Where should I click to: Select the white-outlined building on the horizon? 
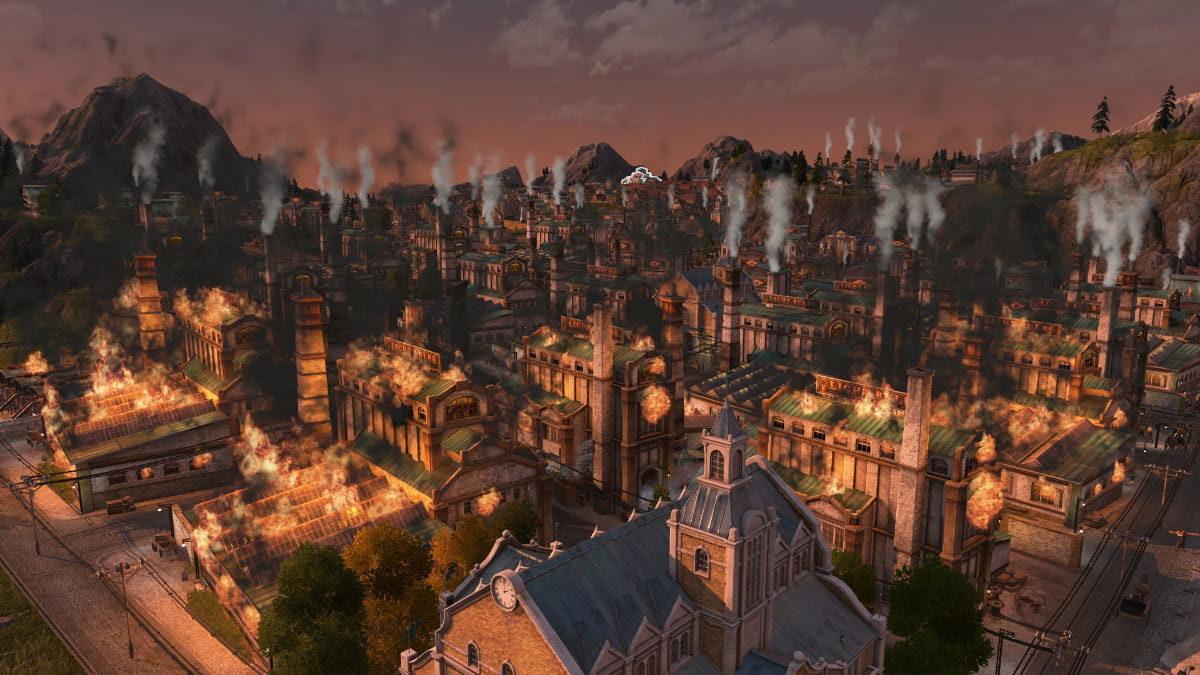(x=641, y=177)
